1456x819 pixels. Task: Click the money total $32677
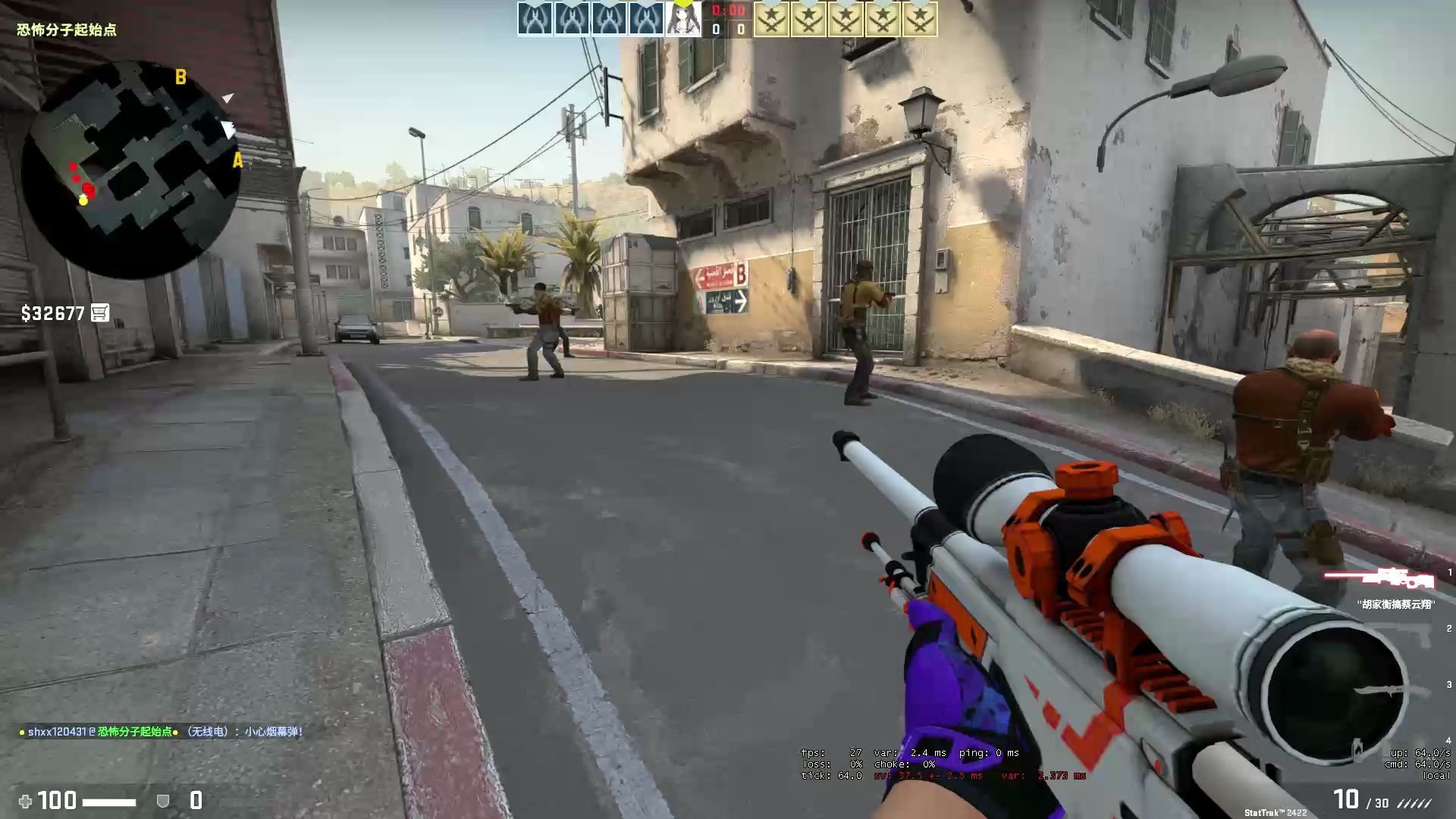point(52,312)
